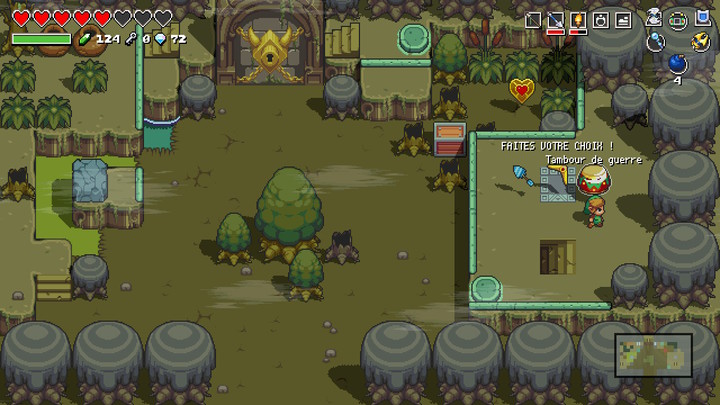This screenshot has width=720, height=405.
Task: Choose the green round item with red dots
Action: (678, 19)
